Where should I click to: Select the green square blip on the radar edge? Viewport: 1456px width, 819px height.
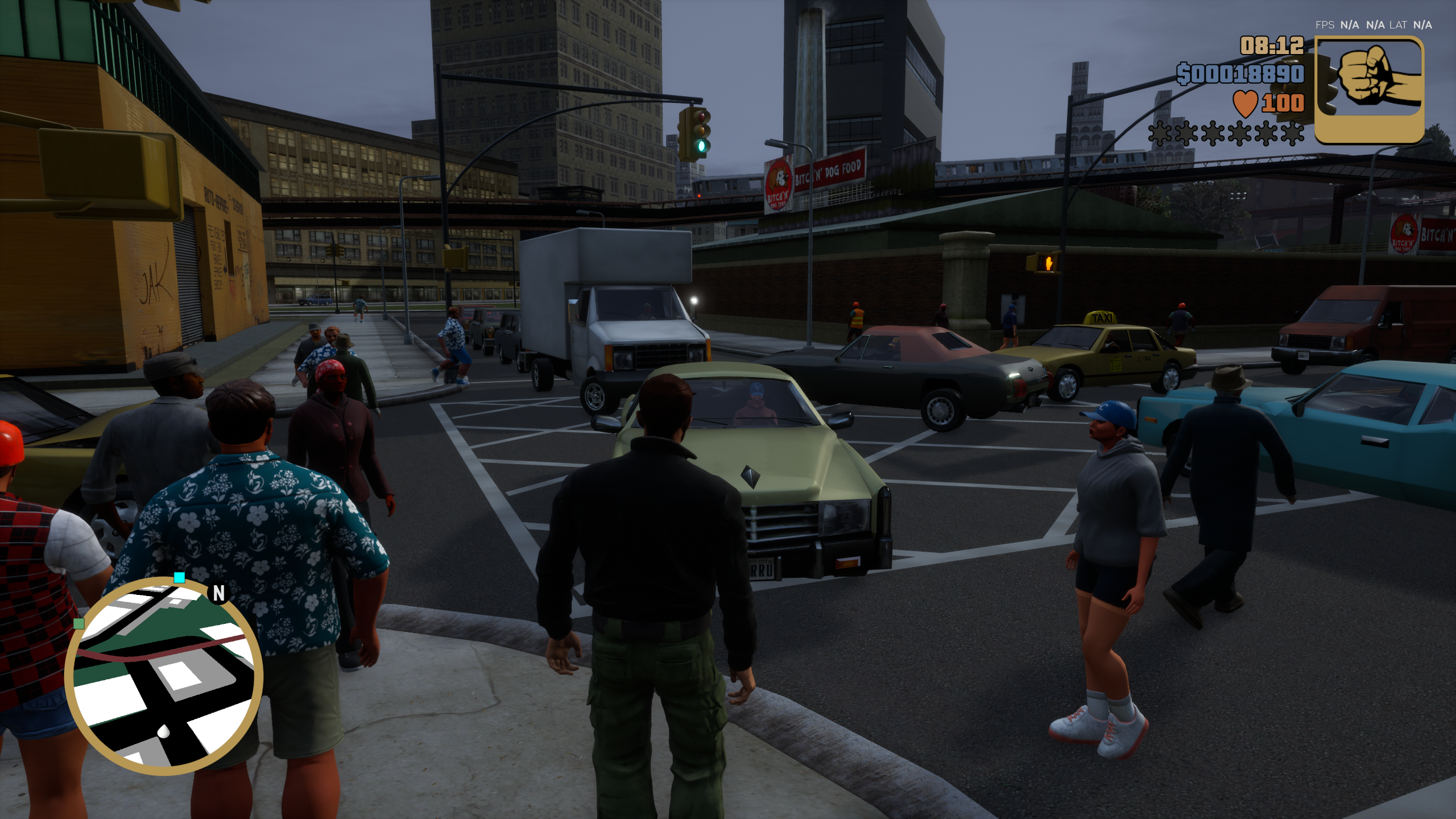click(x=79, y=623)
